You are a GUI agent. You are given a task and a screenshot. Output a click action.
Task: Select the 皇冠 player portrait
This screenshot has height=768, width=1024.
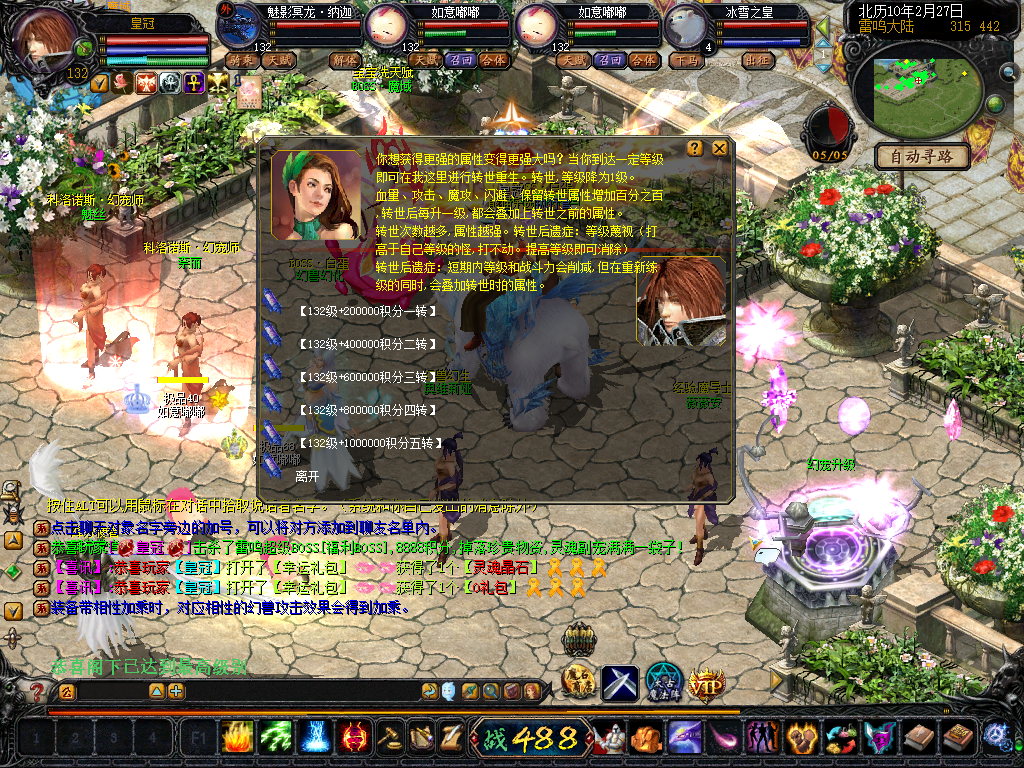pyautogui.click(x=46, y=40)
